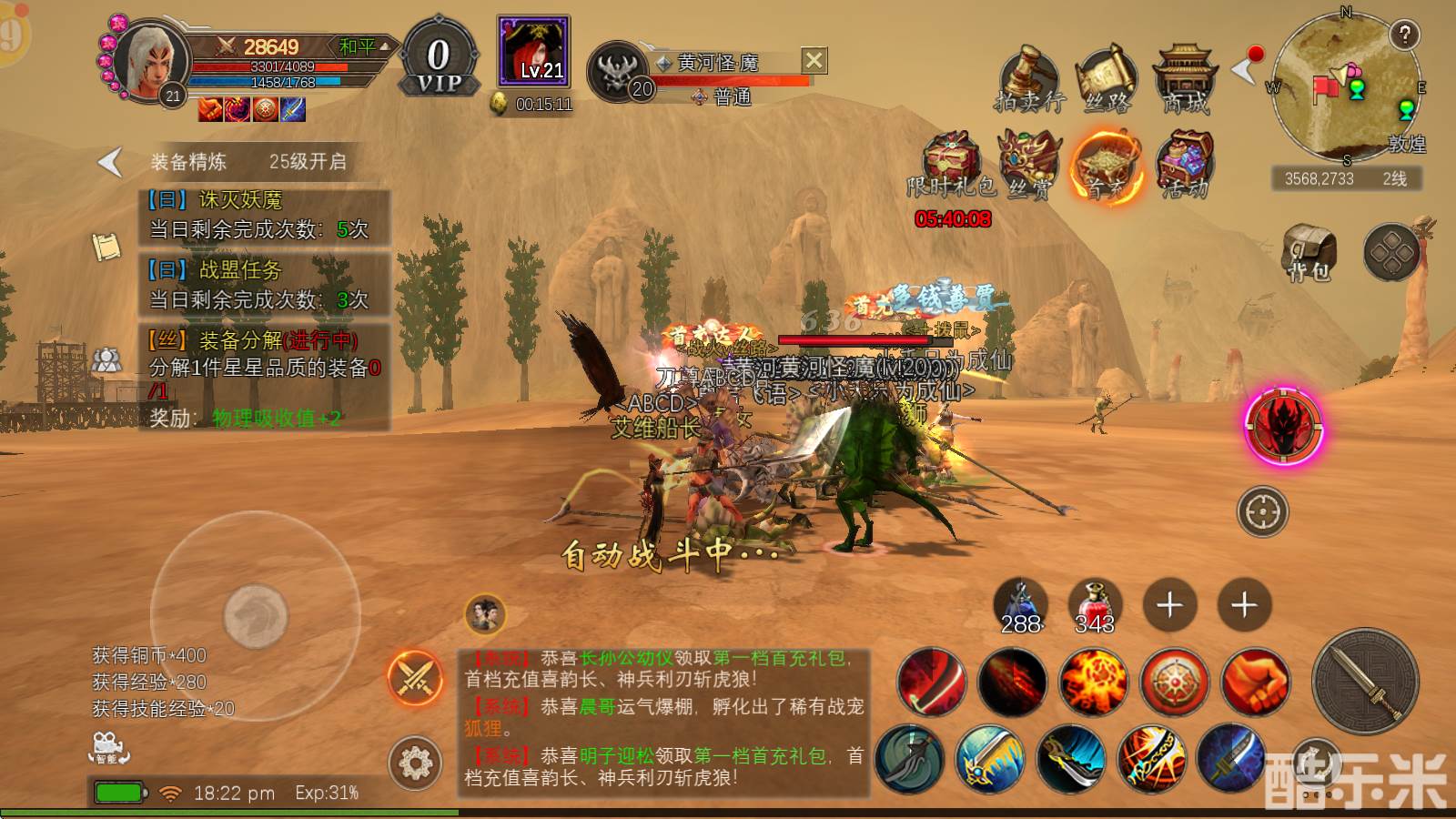Open settings with the gear button
This screenshot has height=819, width=1456.
[x=415, y=763]
